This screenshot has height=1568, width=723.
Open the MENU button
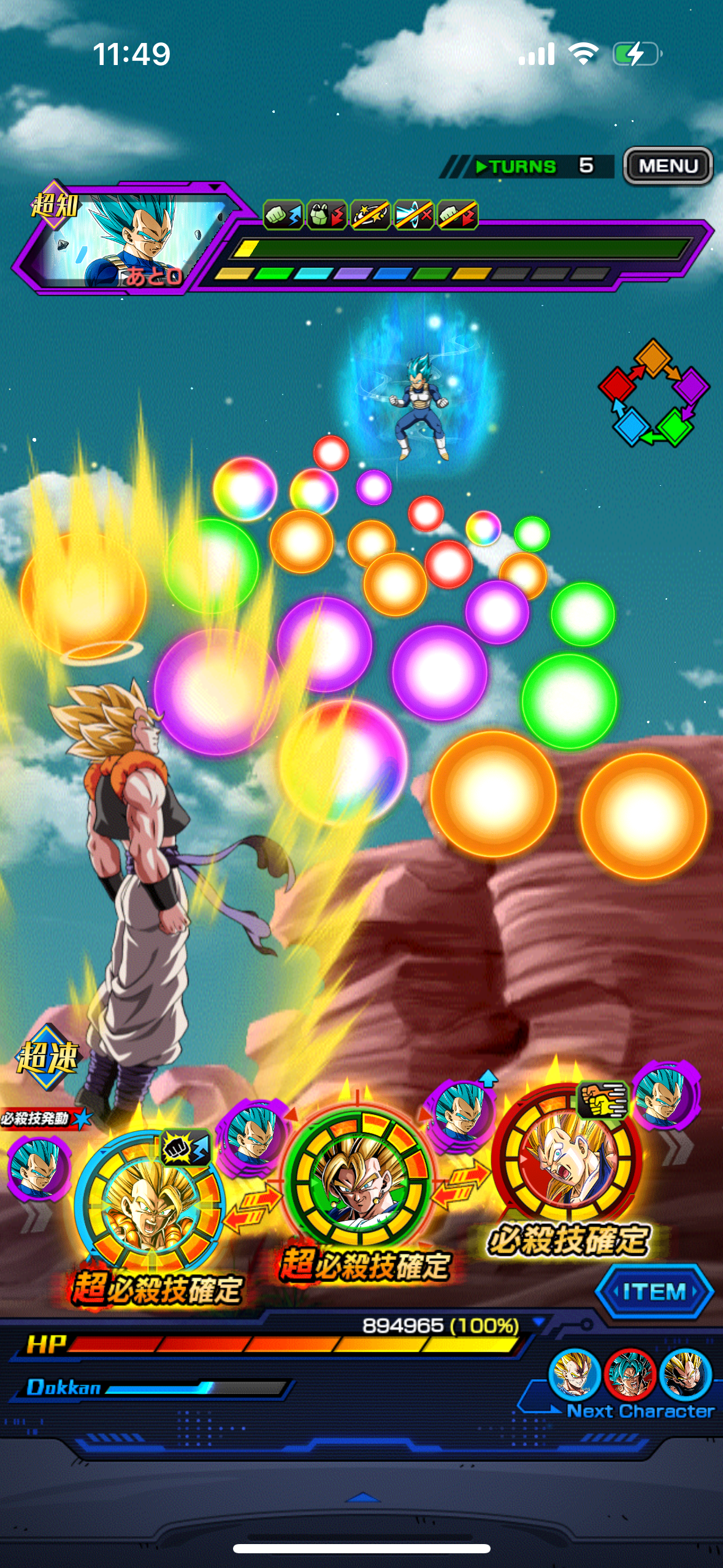[668, 166]
